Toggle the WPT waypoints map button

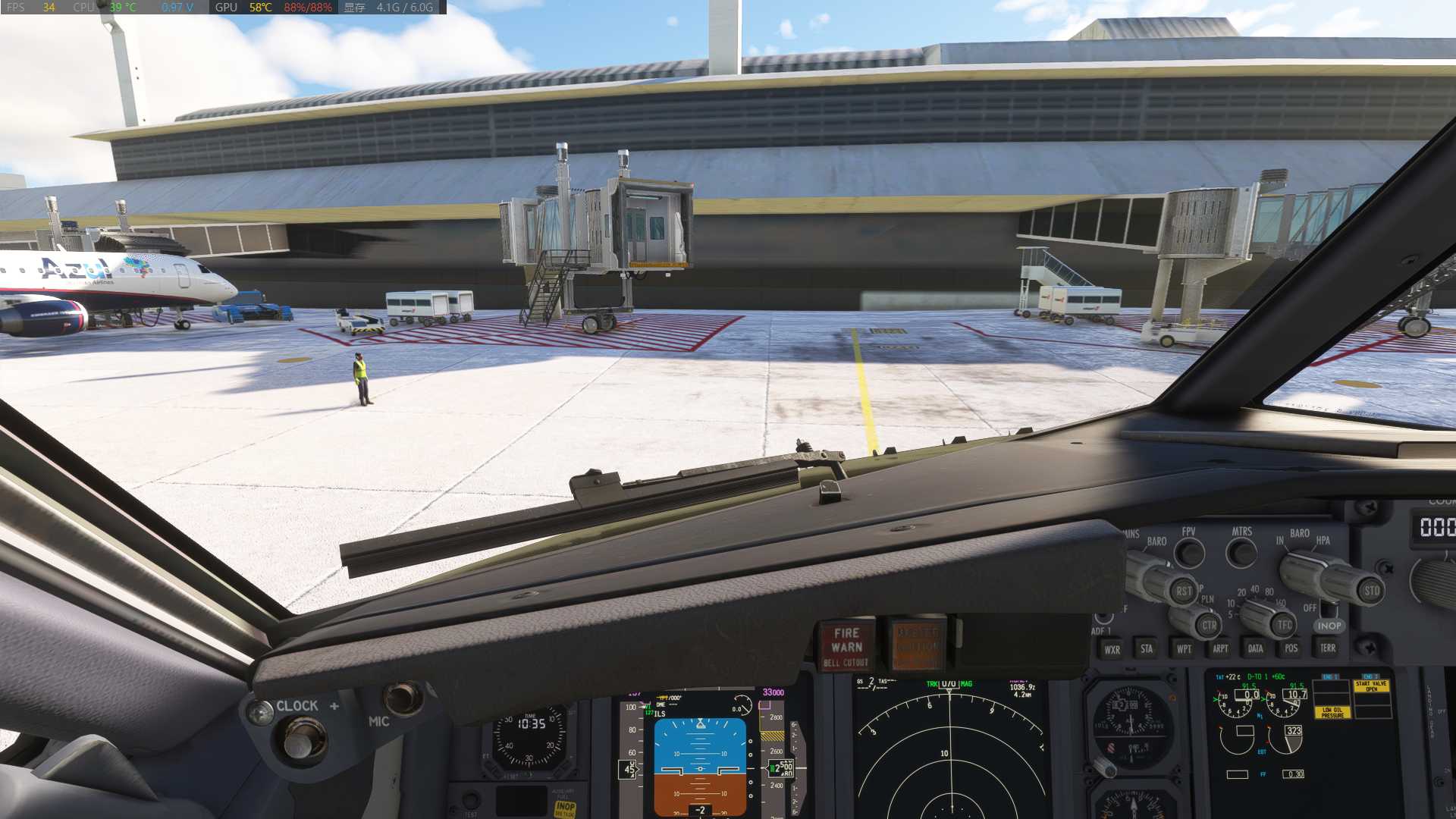point(1183,649)
